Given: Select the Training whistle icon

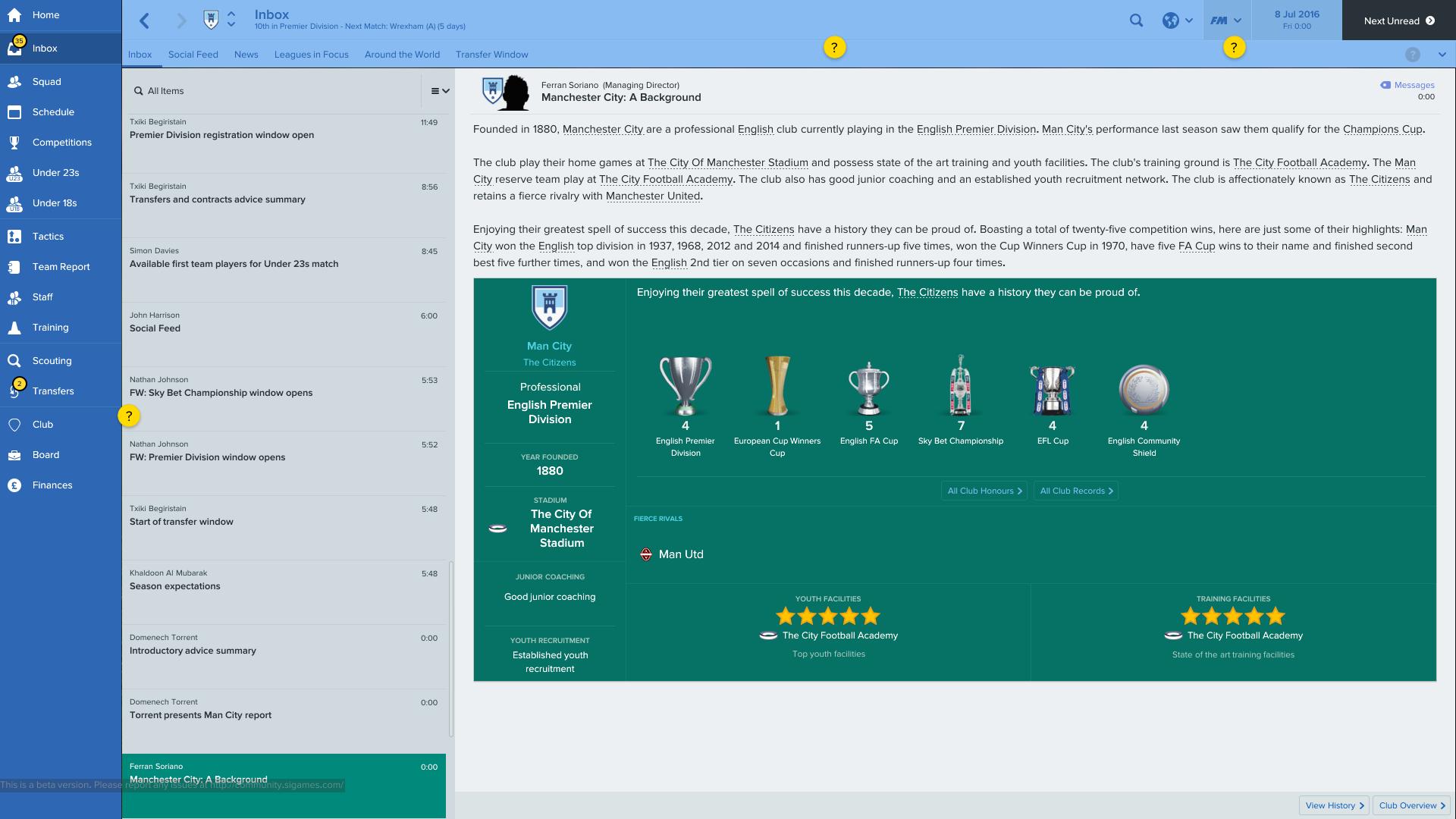Looking at the screenshot, I should (15, 327).
